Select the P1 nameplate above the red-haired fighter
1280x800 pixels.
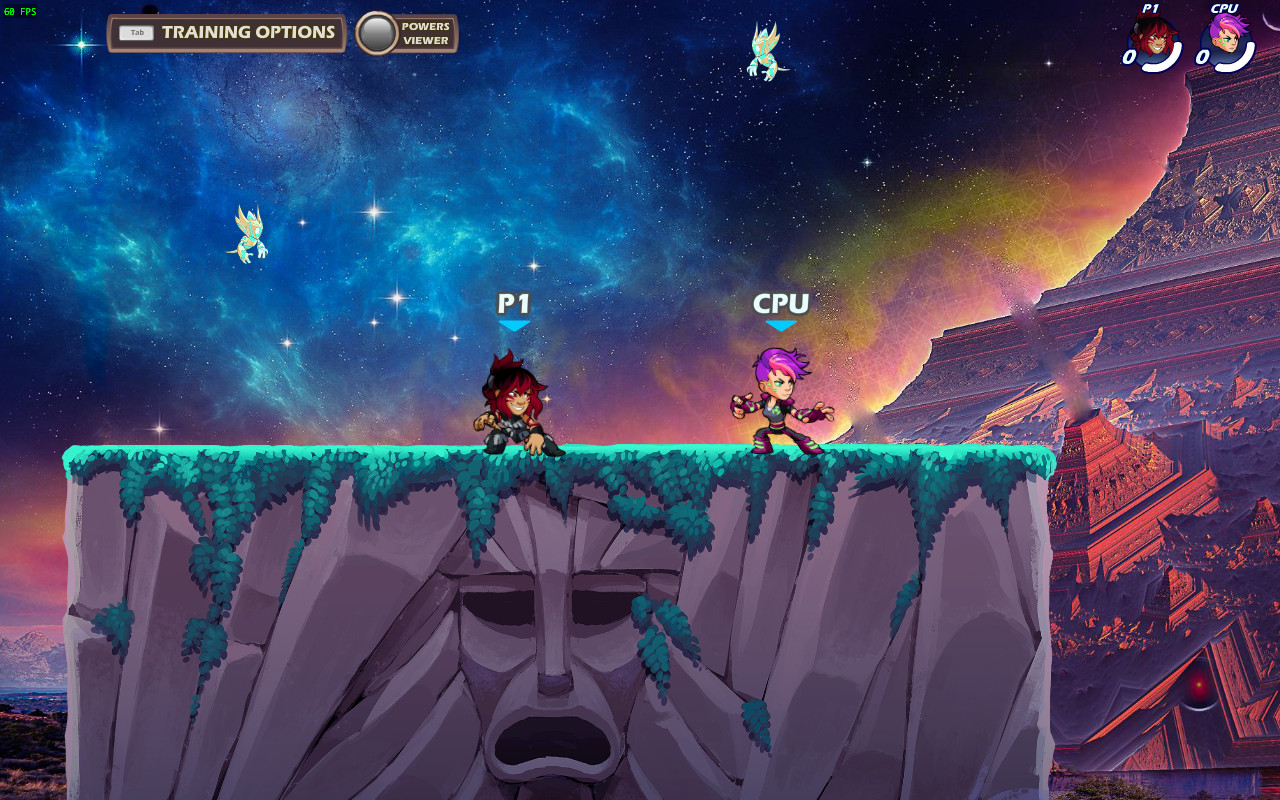click(x=514, y=304)
